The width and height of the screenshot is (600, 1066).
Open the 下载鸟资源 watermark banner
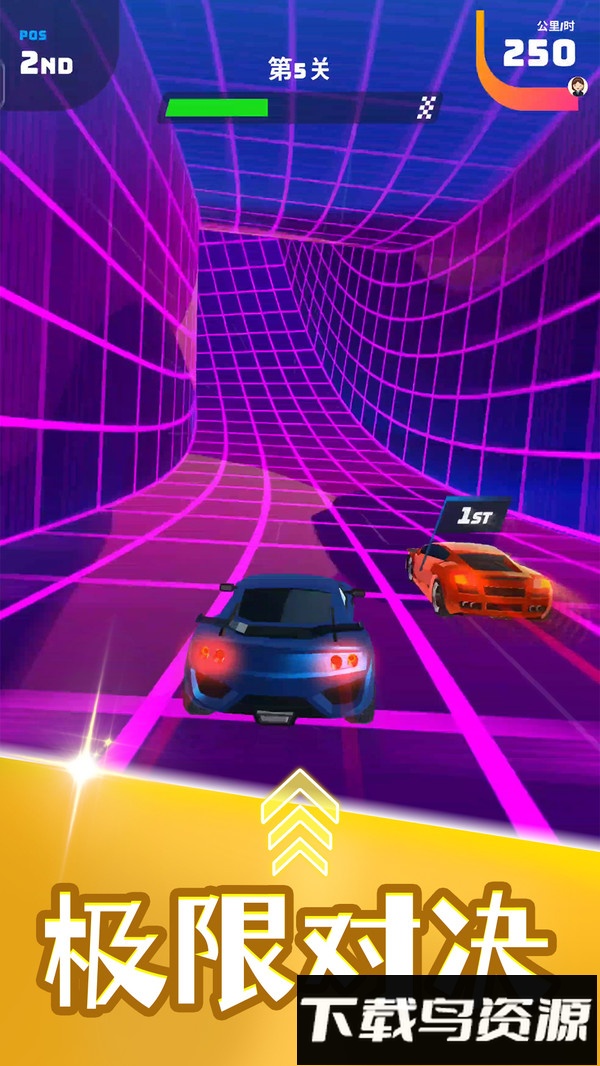(x=447, y=1019)
